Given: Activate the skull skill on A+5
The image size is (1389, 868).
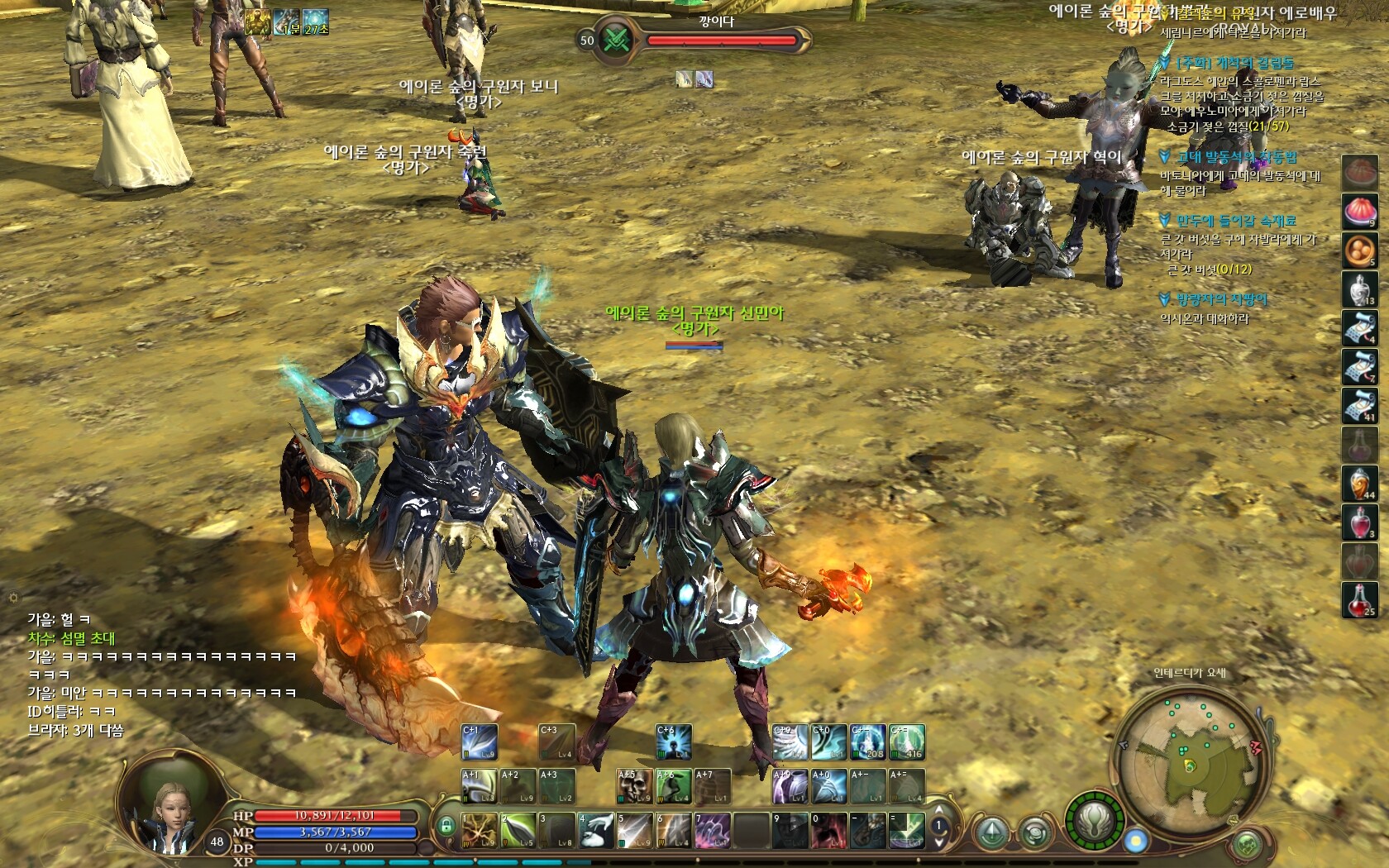Looking at the screenshot, I should [x=634, y=787].
